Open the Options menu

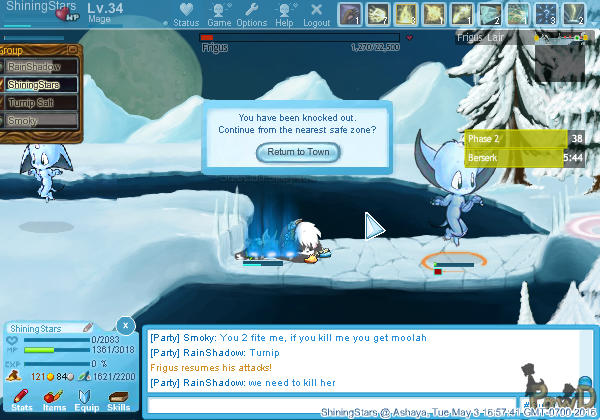tap(252, 14)
